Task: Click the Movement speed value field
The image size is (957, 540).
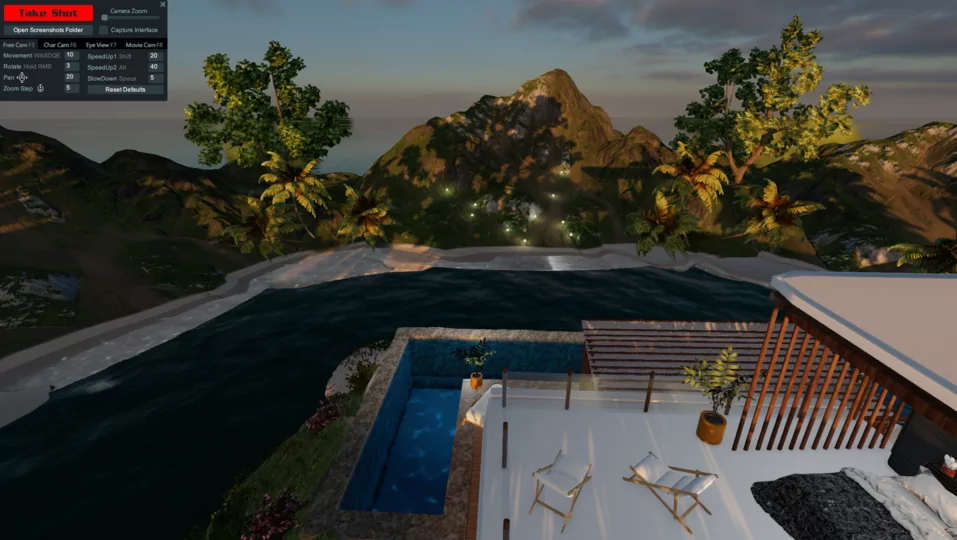Action: pos(71,55)
